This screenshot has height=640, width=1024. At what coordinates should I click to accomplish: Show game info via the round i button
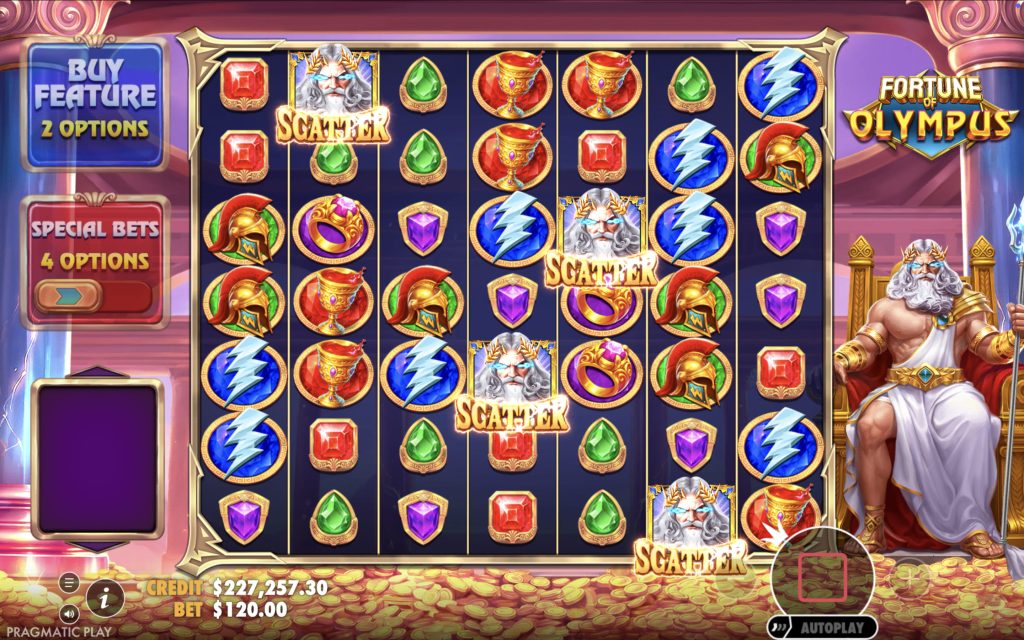tap(105, 598)
